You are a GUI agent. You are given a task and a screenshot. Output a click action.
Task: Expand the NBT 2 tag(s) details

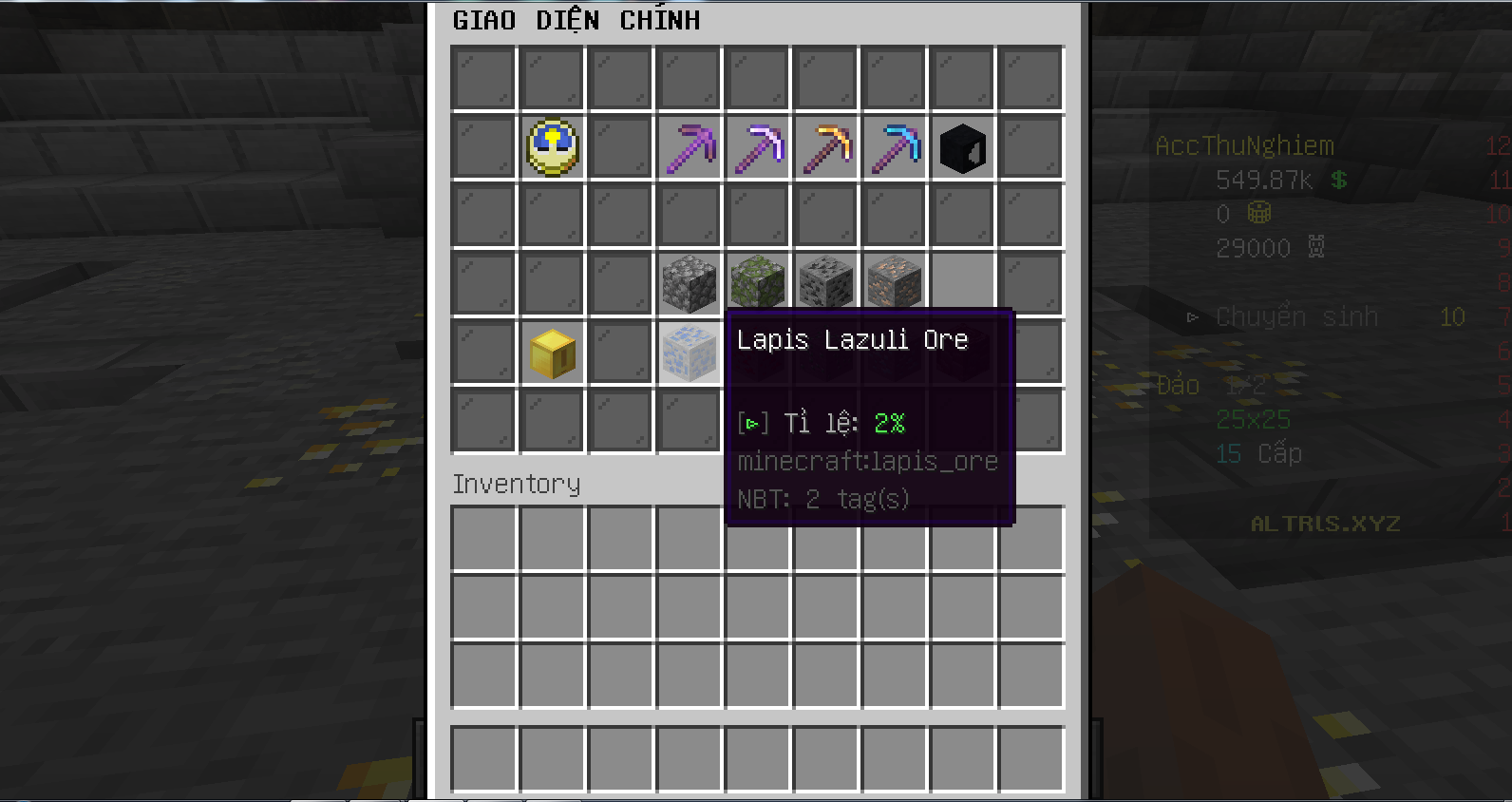coord(822,498)
